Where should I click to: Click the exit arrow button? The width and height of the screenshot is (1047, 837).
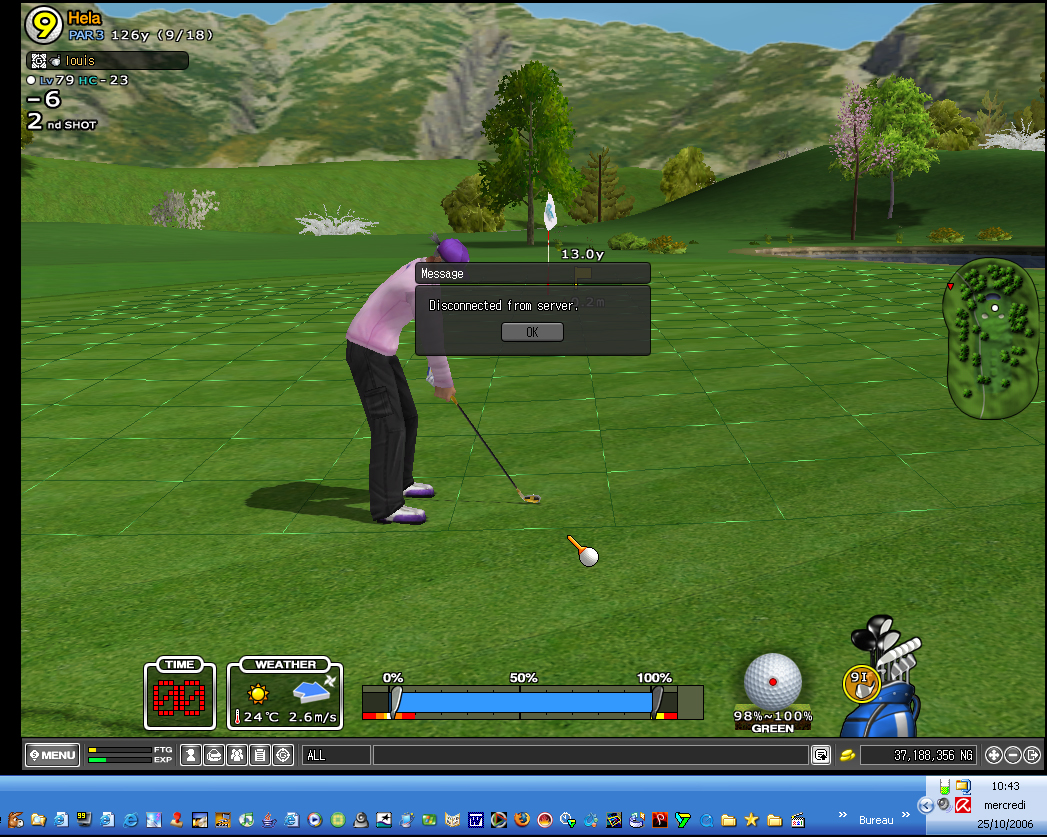pos(1032,755)
